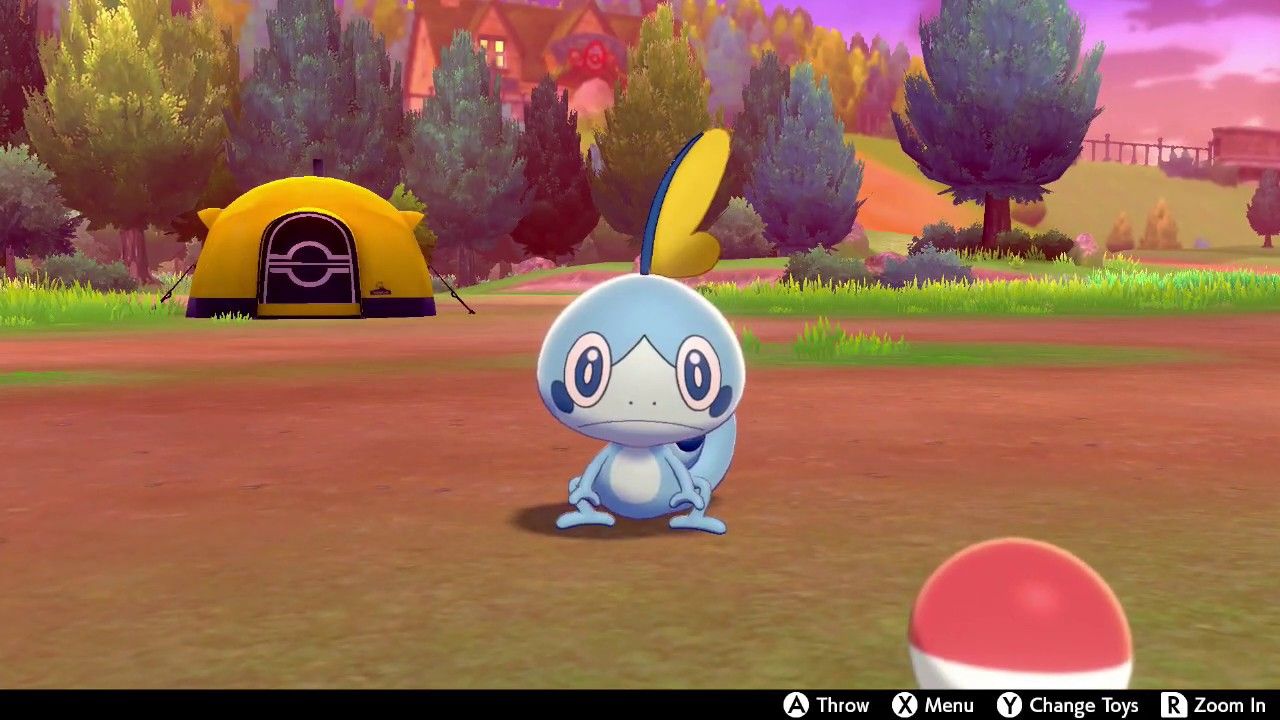Click the X button symbol before Menu
The width and height of the screenshot is (1280, 720).
pyautogui.click(x=903, y=705)
